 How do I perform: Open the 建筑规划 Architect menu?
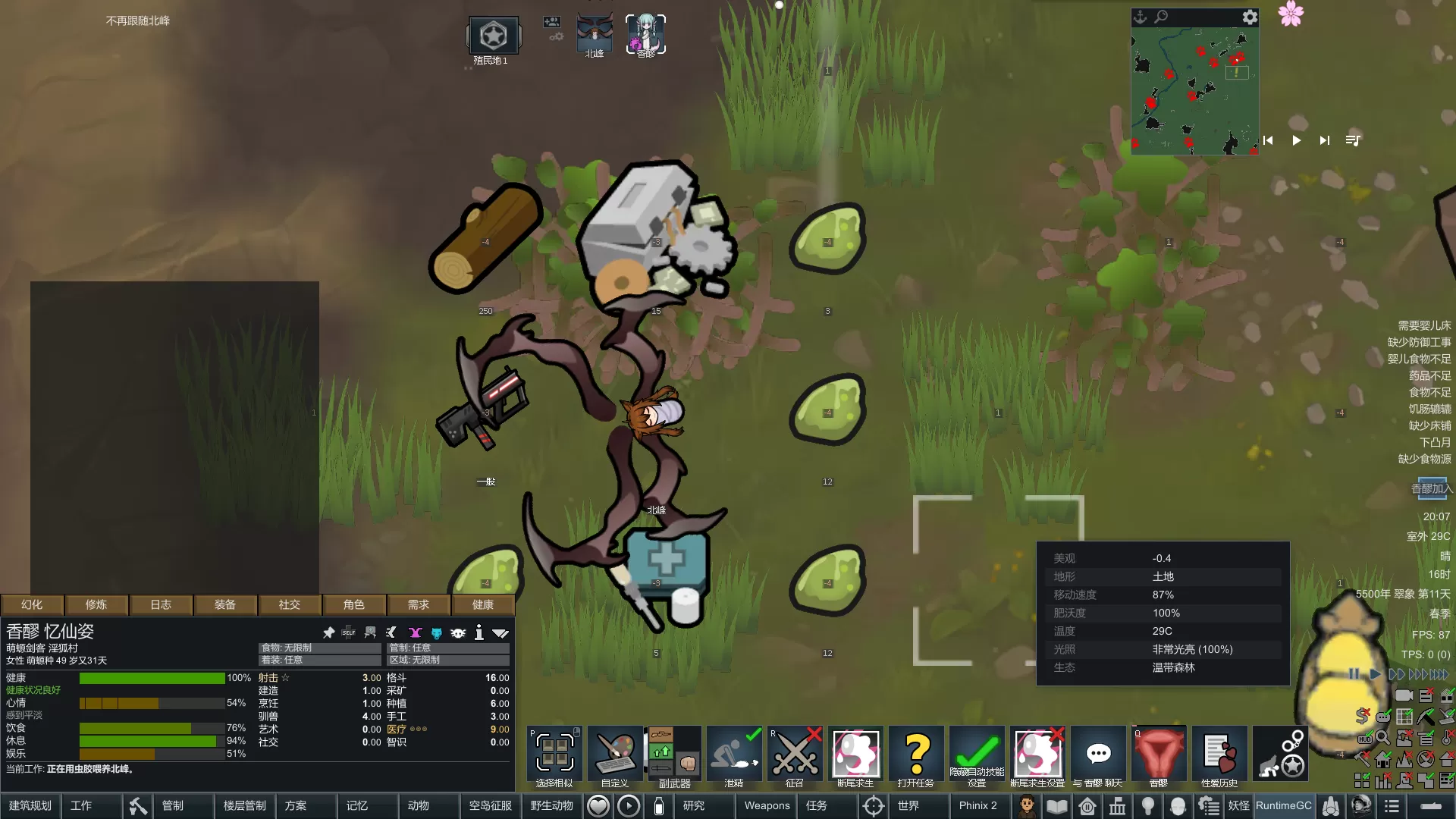click(x=30, y=805)
